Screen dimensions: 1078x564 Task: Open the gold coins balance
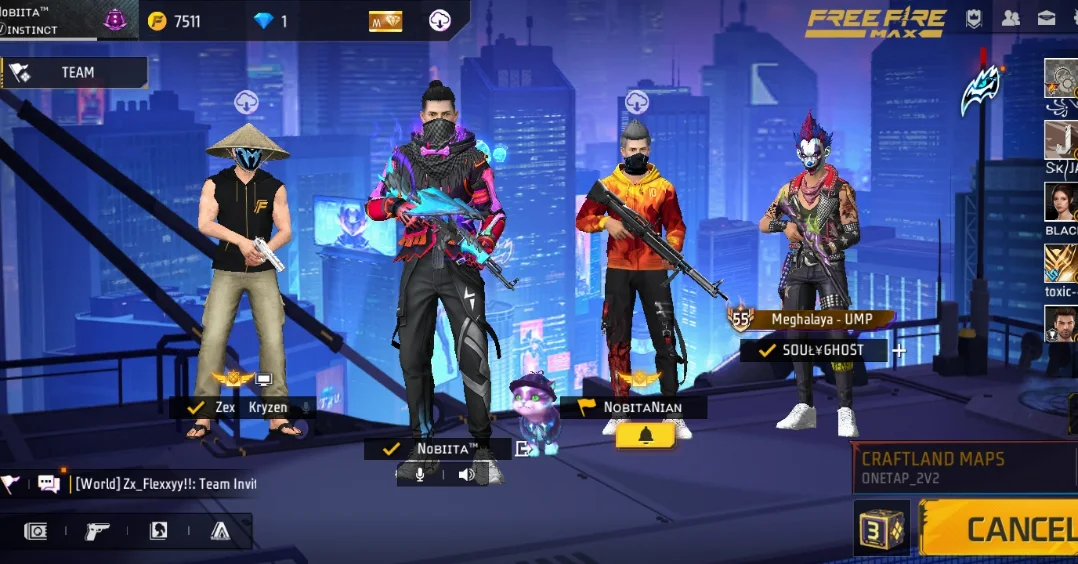tap(174, 21)
